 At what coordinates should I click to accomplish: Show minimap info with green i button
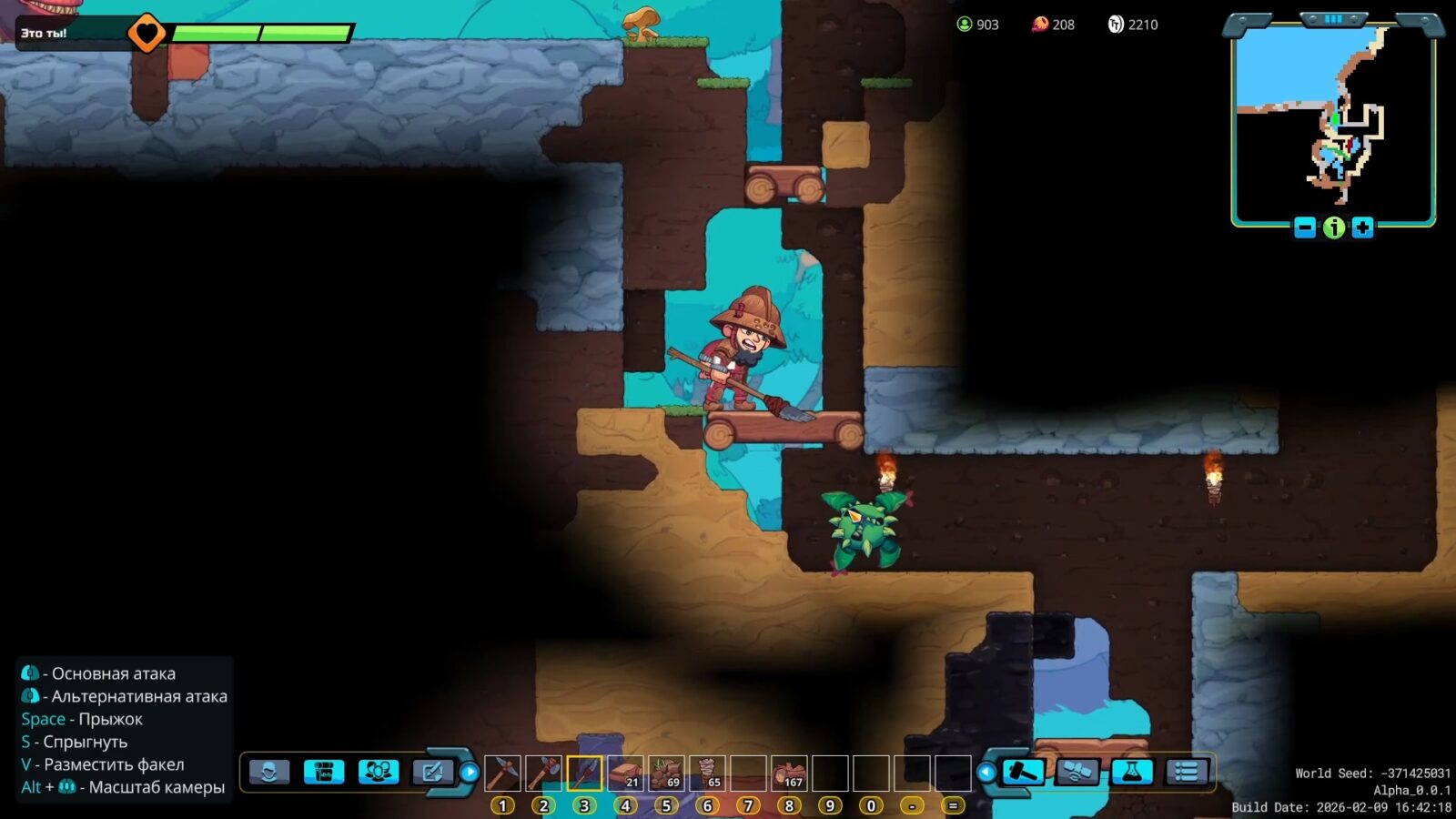tap(1334, 227)
